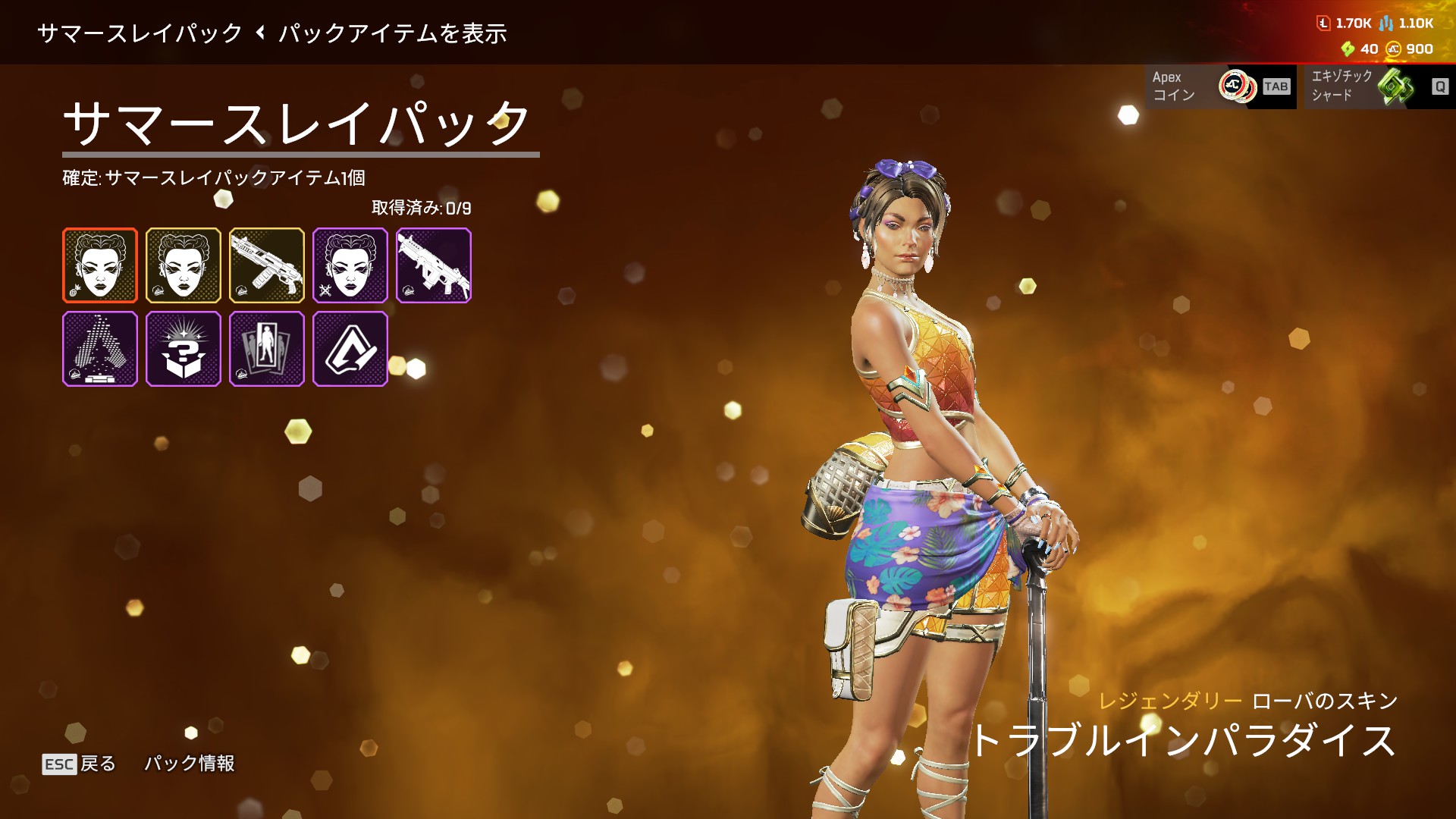Preview the purple-bordered weapon skin tile

(x=434, y=265)
